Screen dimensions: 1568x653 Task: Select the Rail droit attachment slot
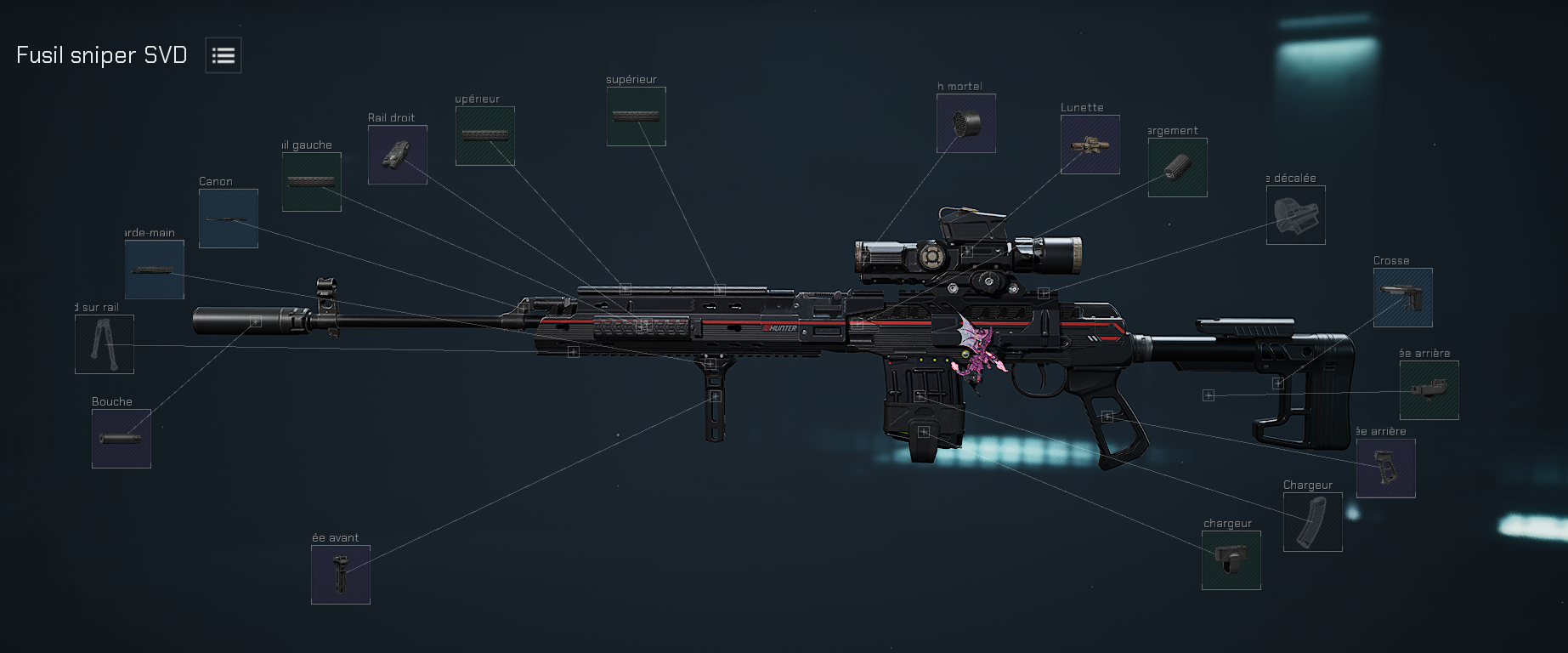397,156
